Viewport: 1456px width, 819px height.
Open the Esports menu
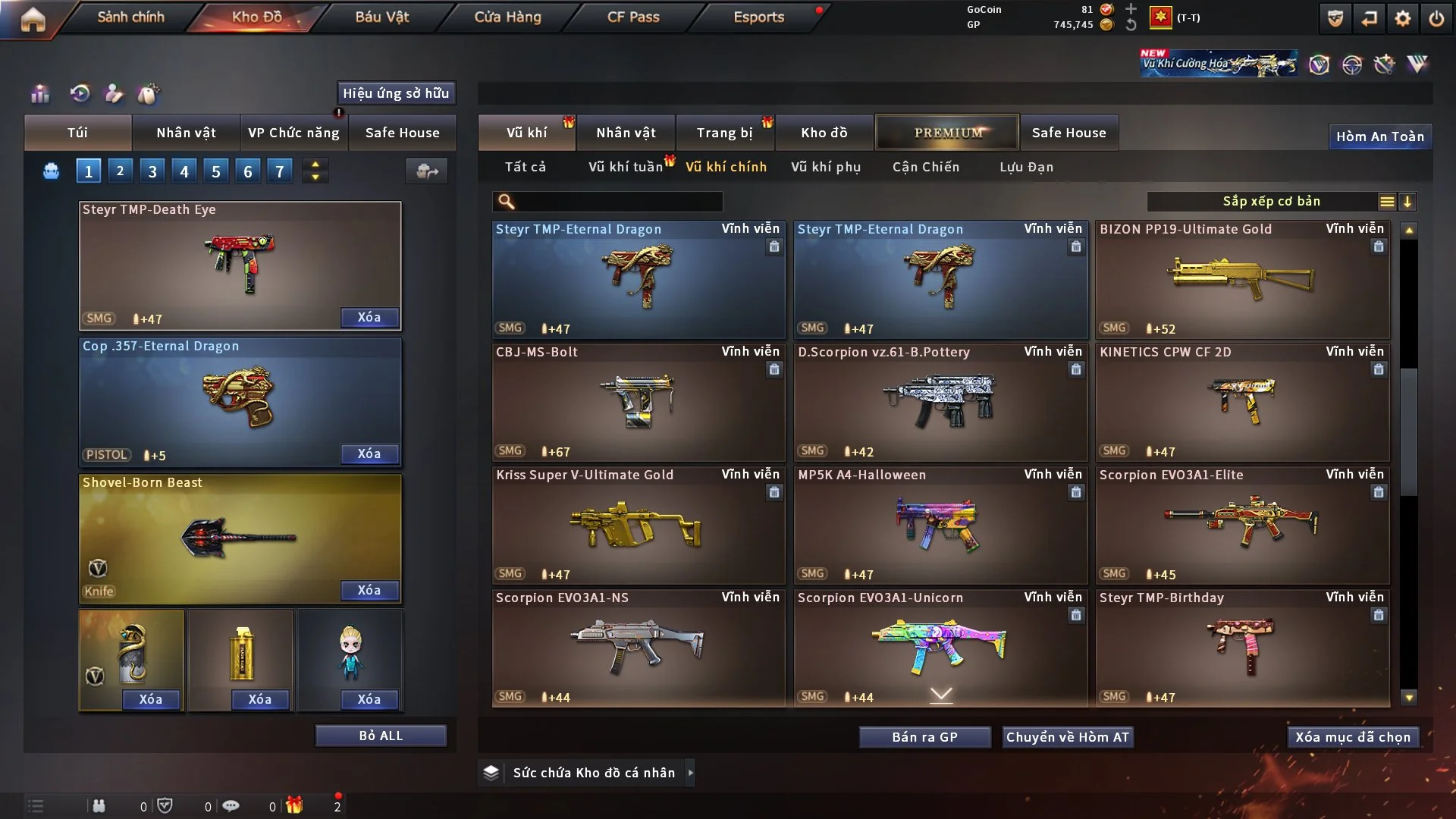(758, 17)
